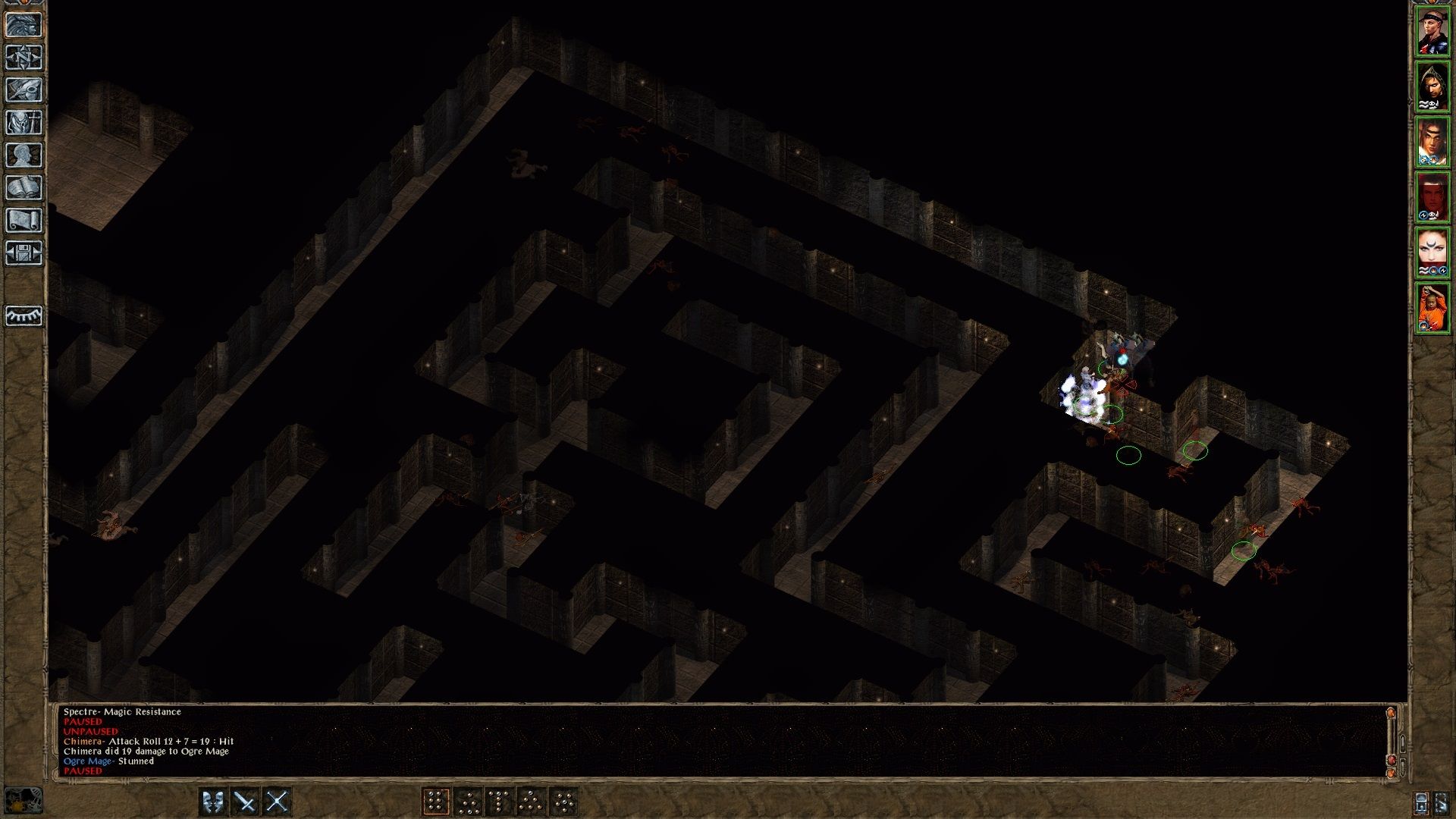Screen dimensions: 1456x819
Task: Choose the T-shaped party formation
Action: 499,799
